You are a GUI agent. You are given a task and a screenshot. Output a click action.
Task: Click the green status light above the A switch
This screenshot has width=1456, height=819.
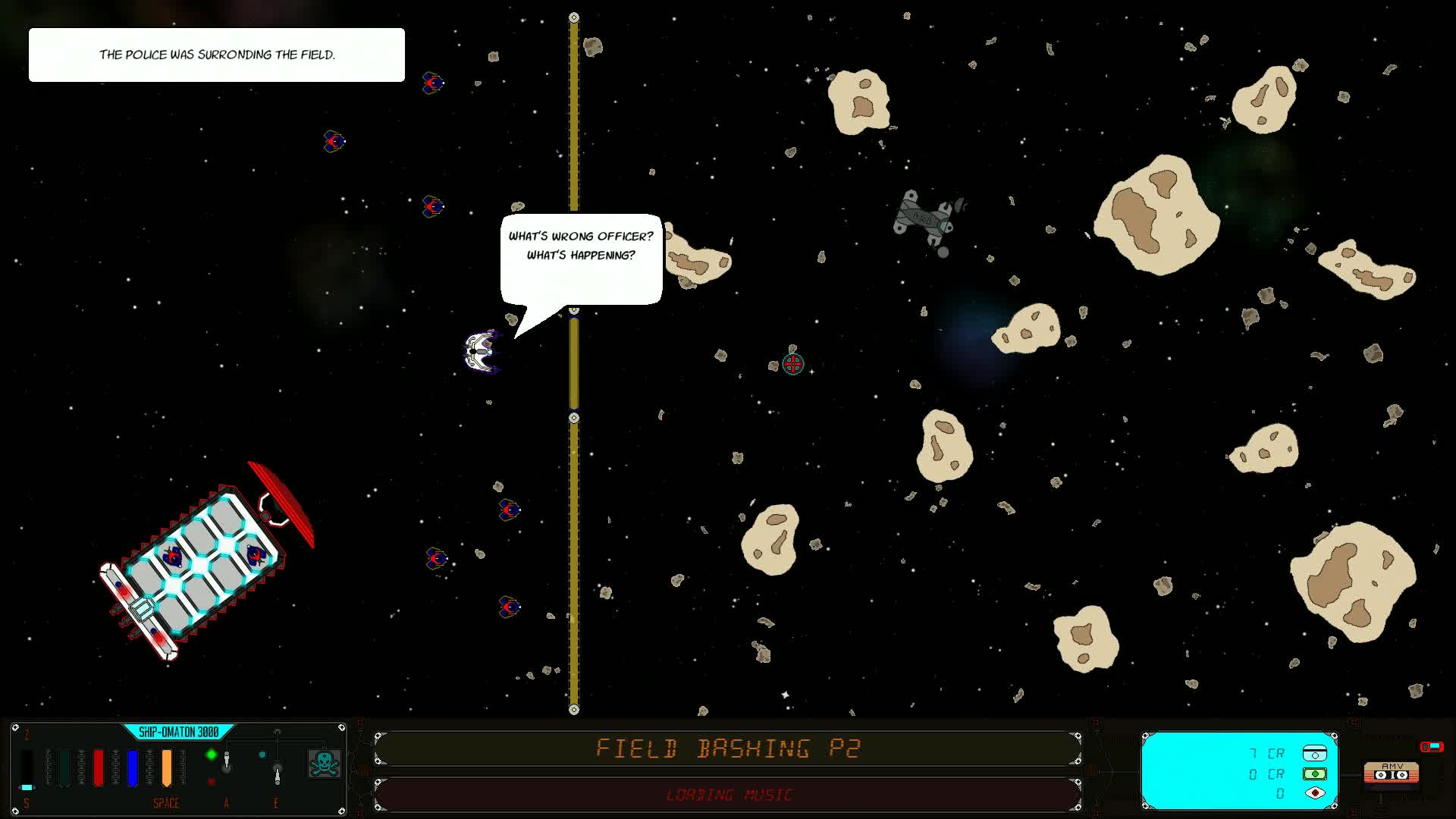coord(210,754)
